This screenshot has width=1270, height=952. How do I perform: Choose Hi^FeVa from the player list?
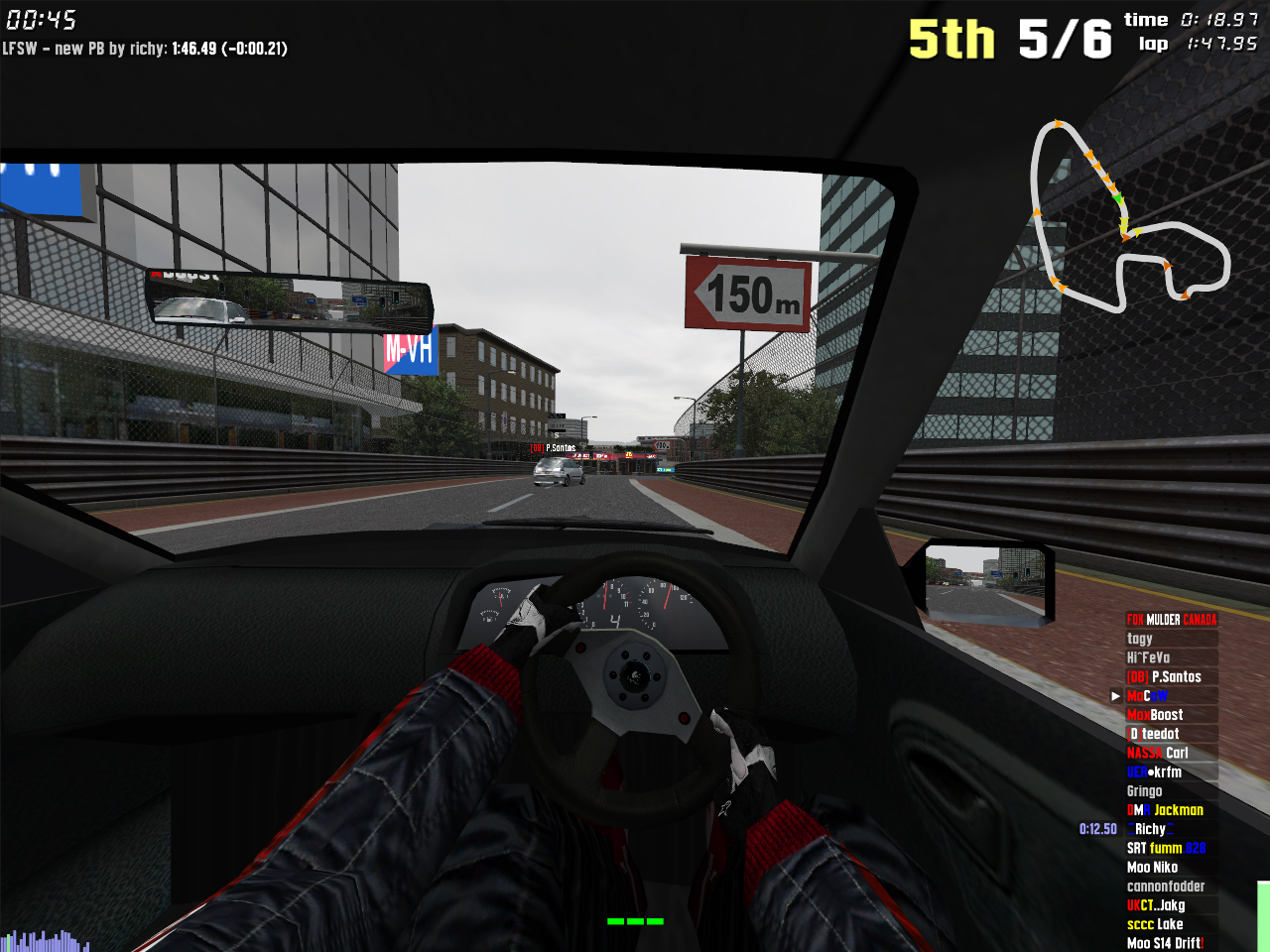click(x=1148, y=657)
